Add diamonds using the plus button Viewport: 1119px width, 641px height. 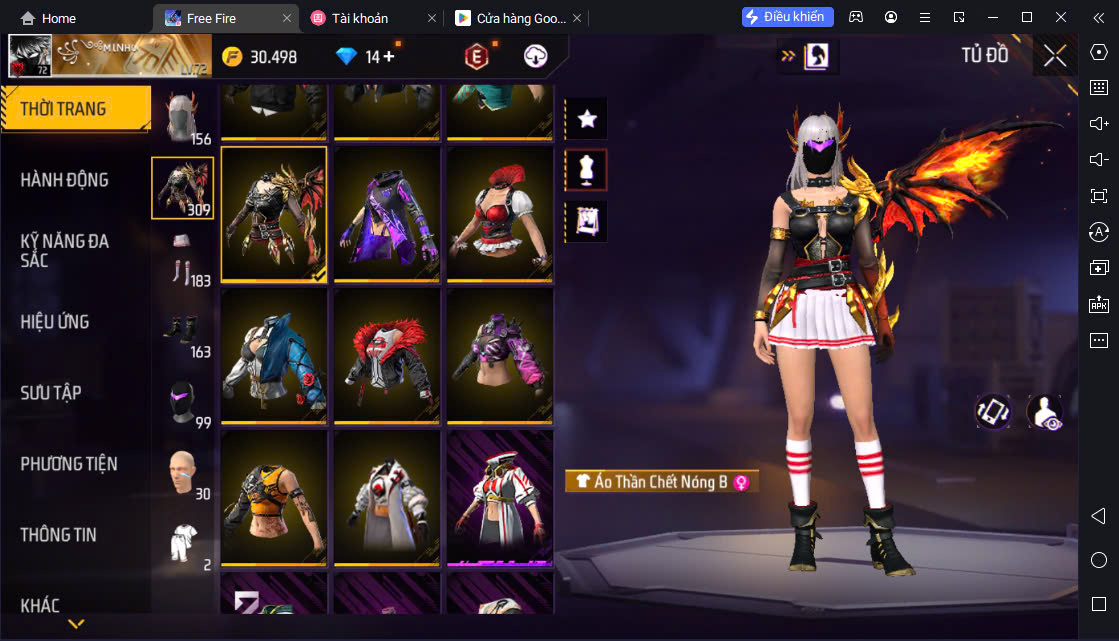click(388, 57)
